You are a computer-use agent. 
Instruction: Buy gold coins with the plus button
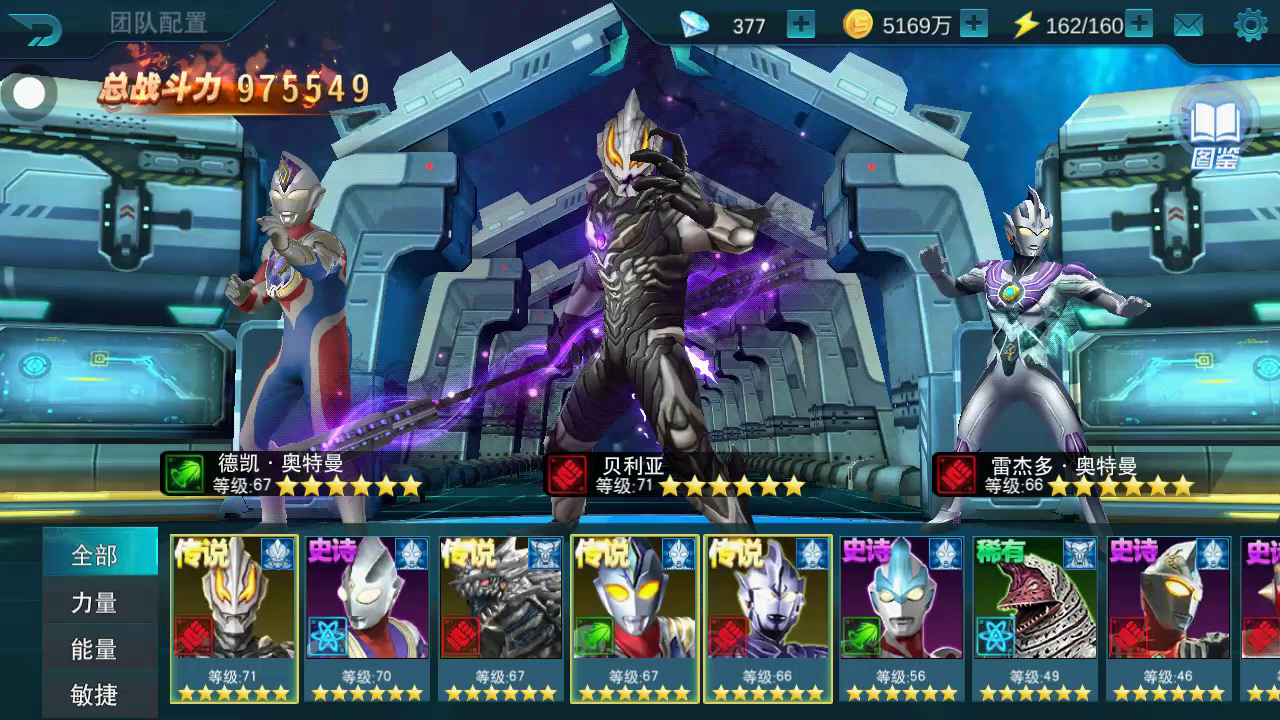973,25
